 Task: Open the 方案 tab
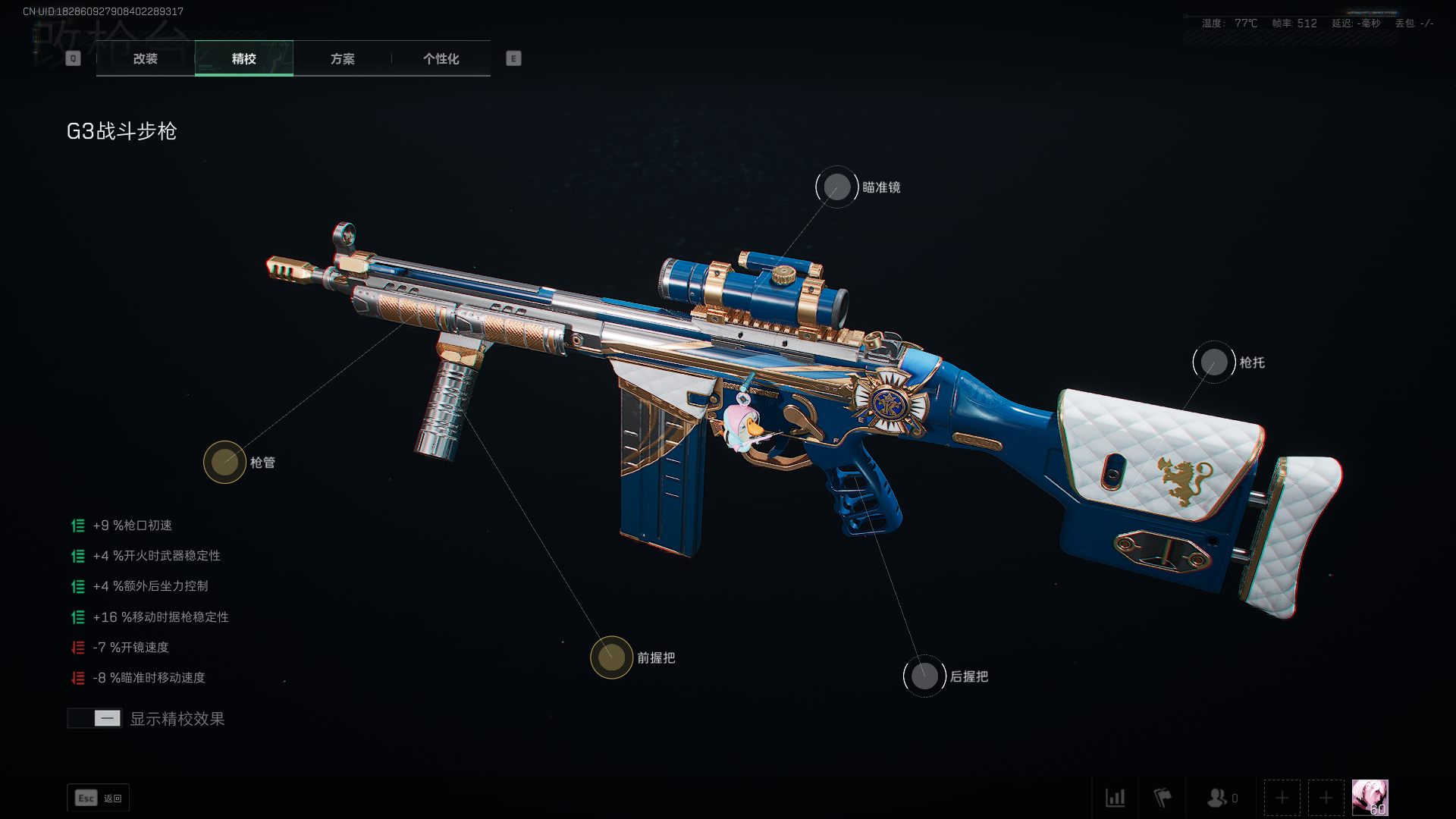(x=342, y=58)
